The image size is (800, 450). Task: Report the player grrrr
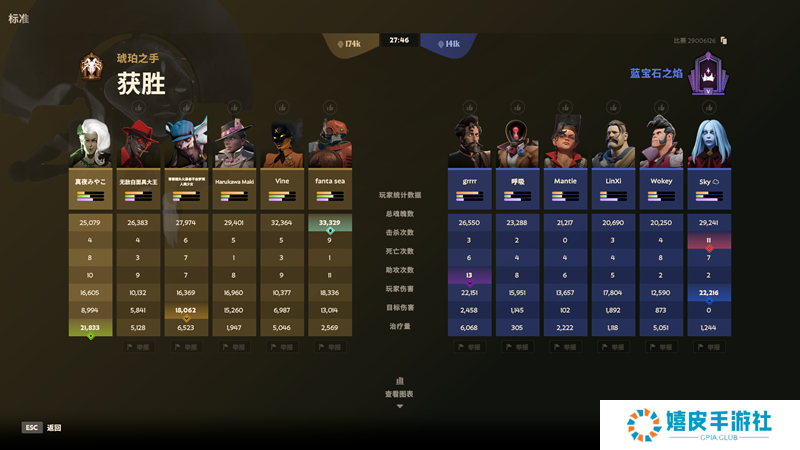pyautogui.click(x=469, y=347)
